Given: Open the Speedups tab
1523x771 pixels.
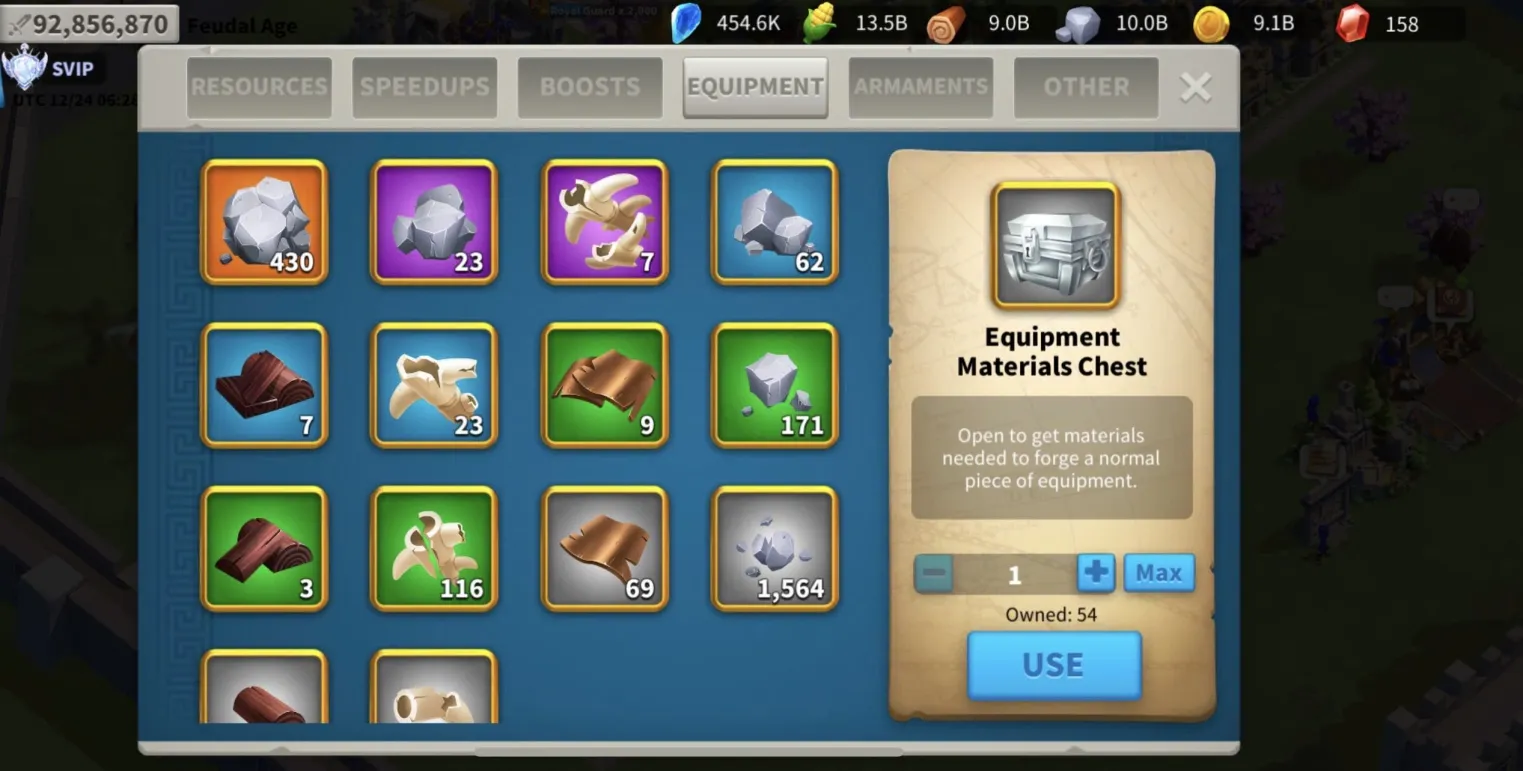Looking at the screenshot, I should click(424, 87).
